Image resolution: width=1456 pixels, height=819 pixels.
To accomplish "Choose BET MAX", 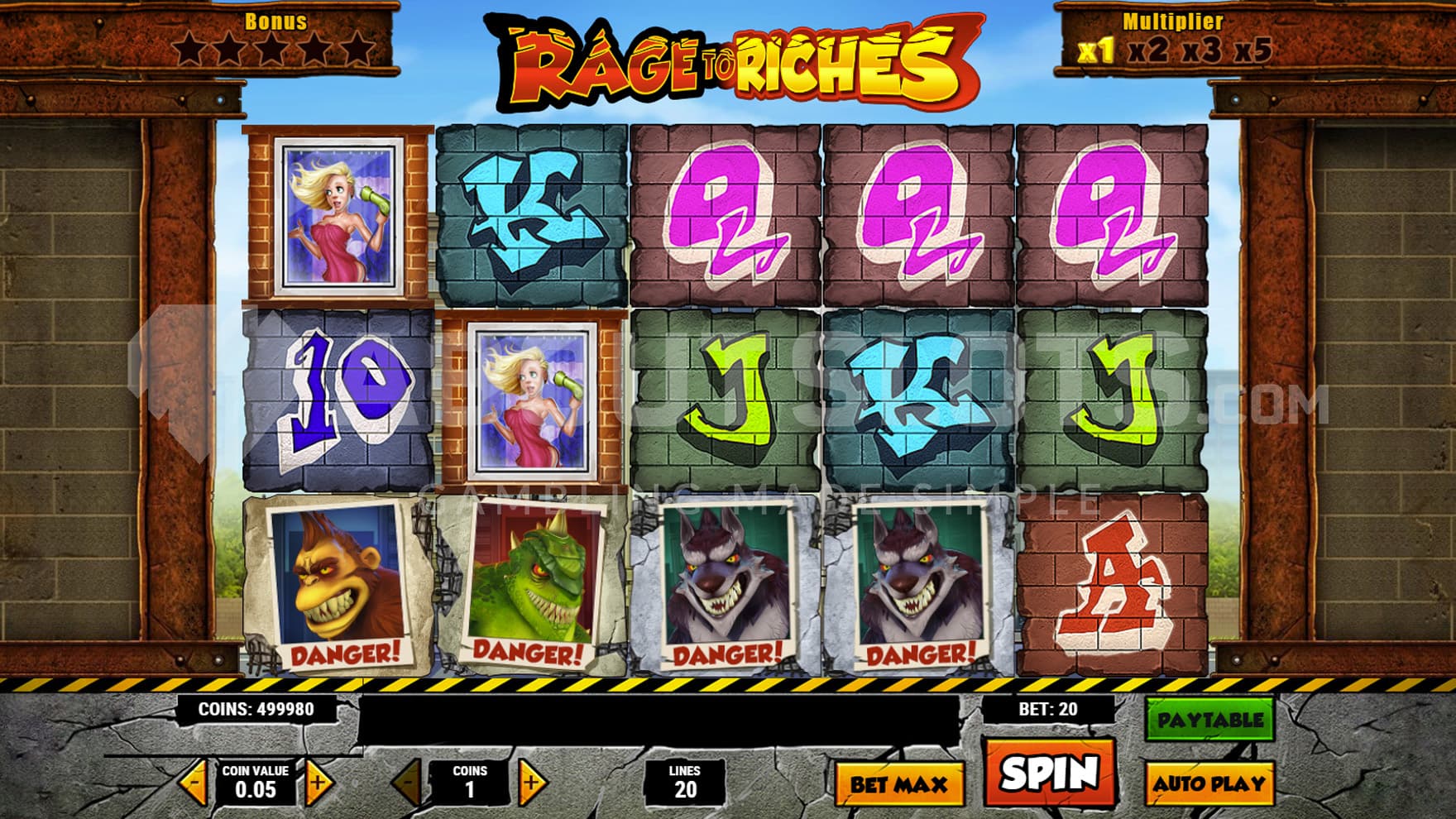I will (899, 783).
